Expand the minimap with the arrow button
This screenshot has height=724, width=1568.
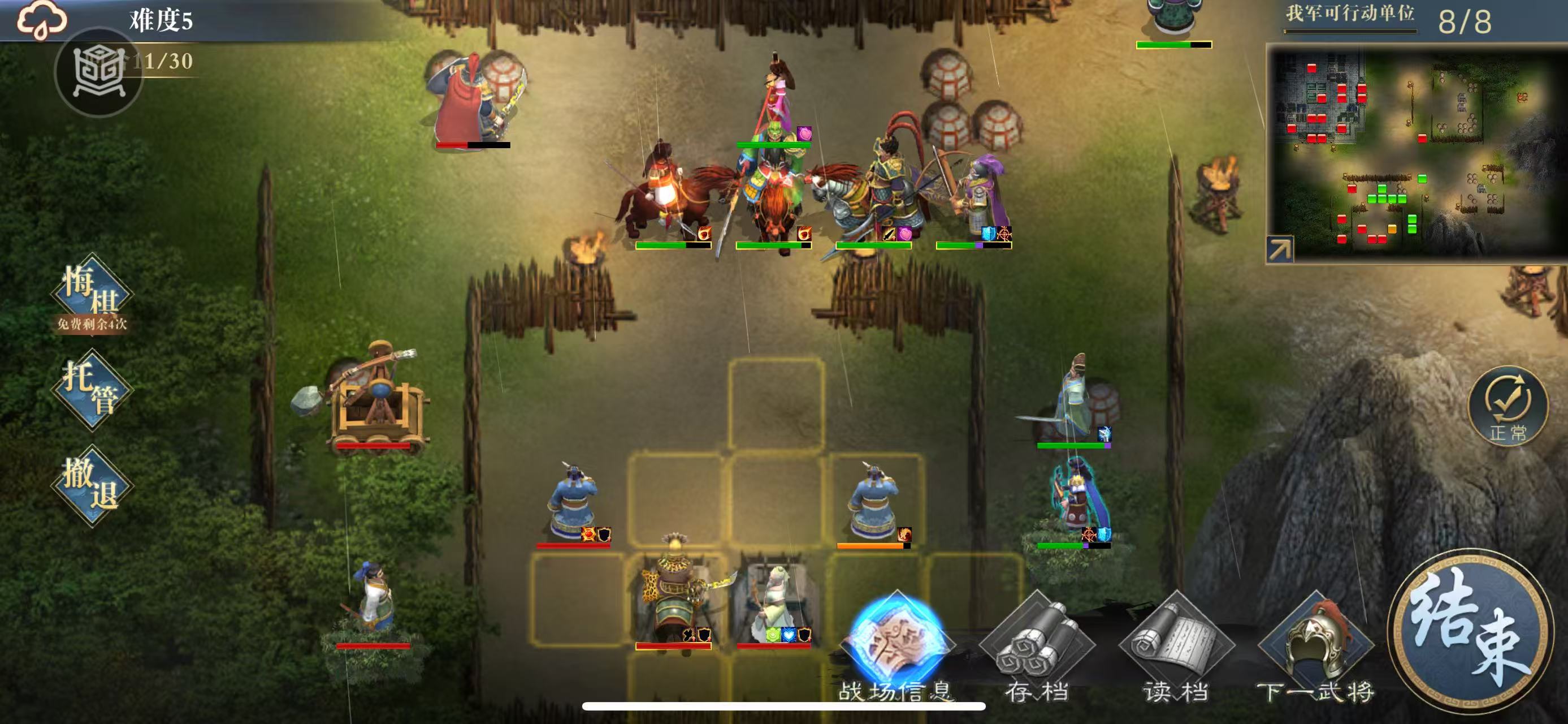[x=1280, y=249]
